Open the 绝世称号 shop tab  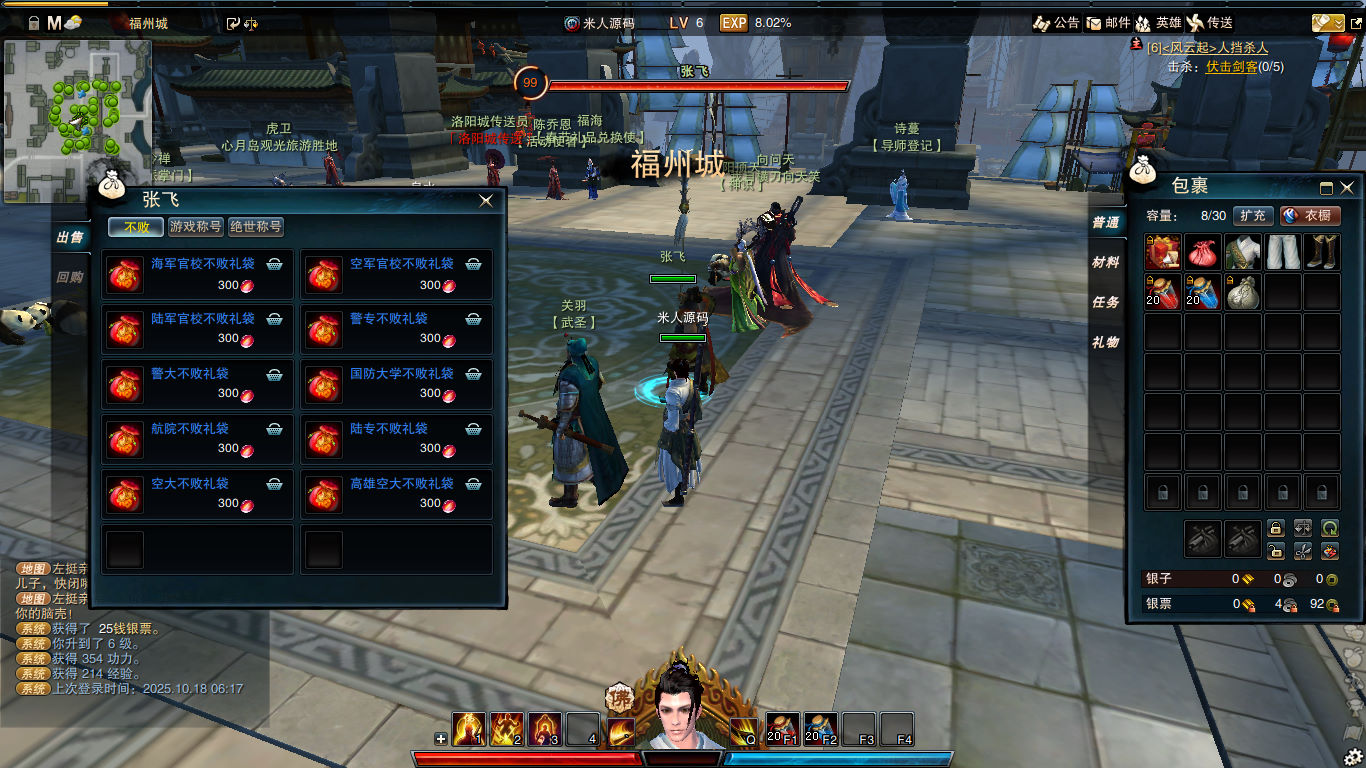coord(256,227)
